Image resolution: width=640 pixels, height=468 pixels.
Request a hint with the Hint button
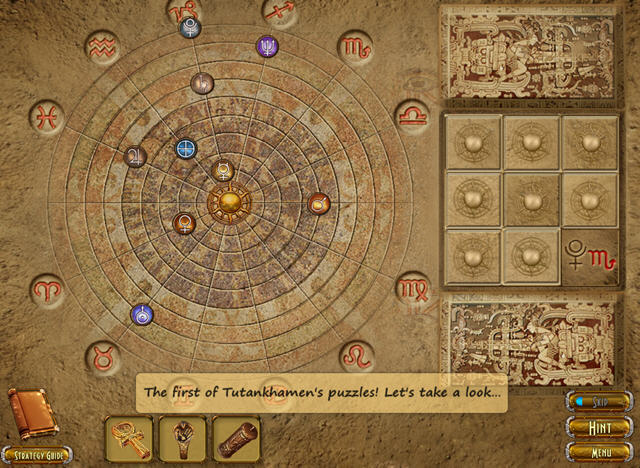pyautogui.click(x=601, y=426)
